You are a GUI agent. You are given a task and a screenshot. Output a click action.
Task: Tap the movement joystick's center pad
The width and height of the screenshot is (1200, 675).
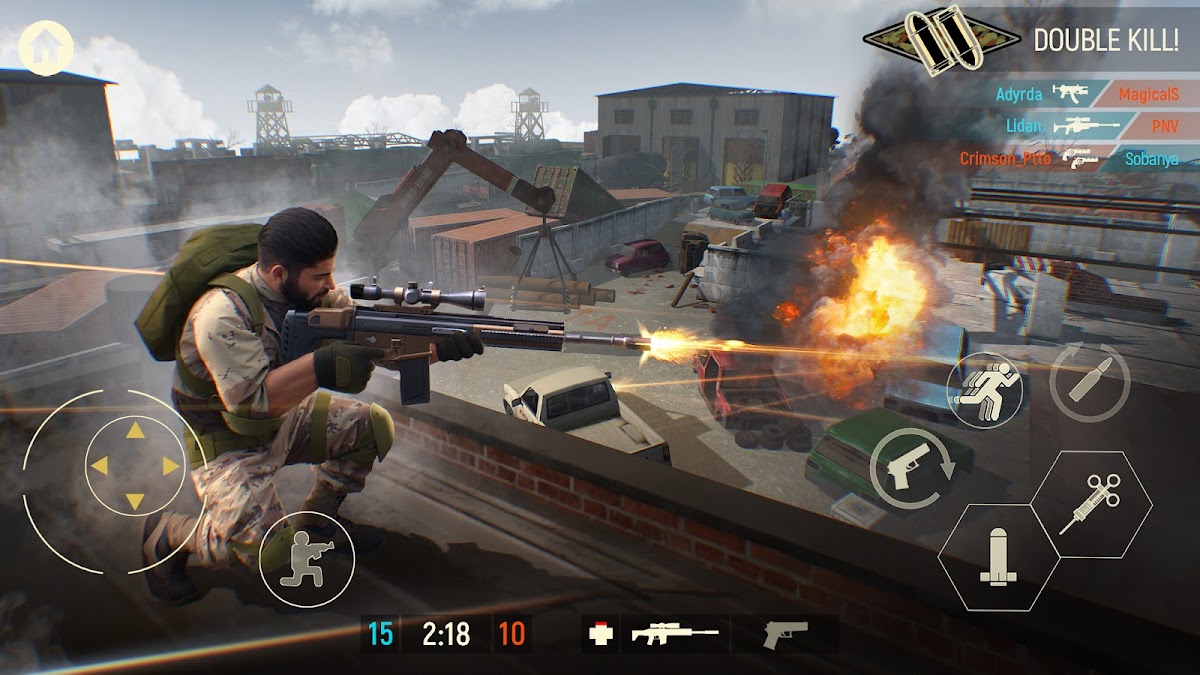coord(134,466)
